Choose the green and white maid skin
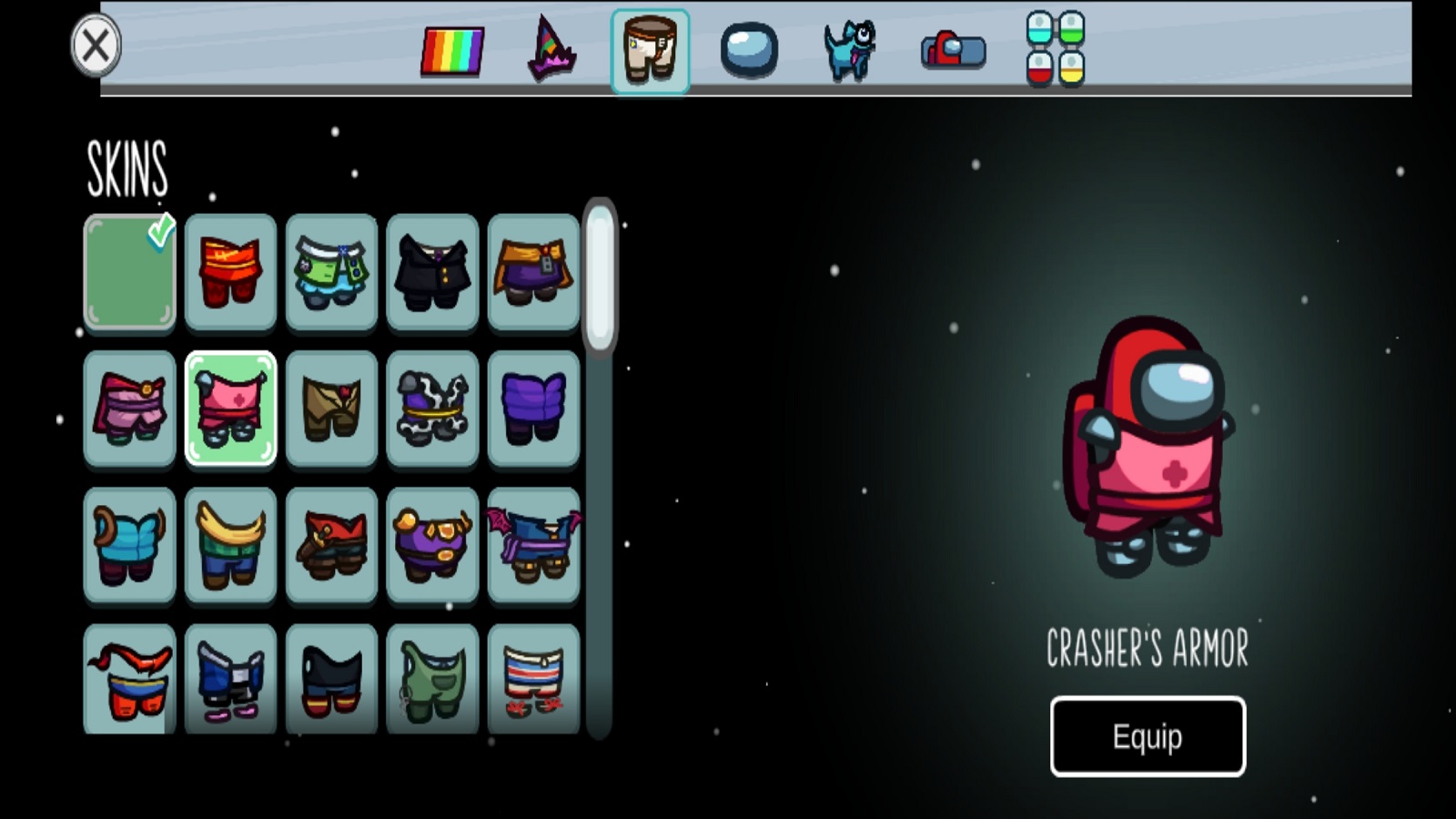This screenshot has height=819, width=1456. (331, 271)
